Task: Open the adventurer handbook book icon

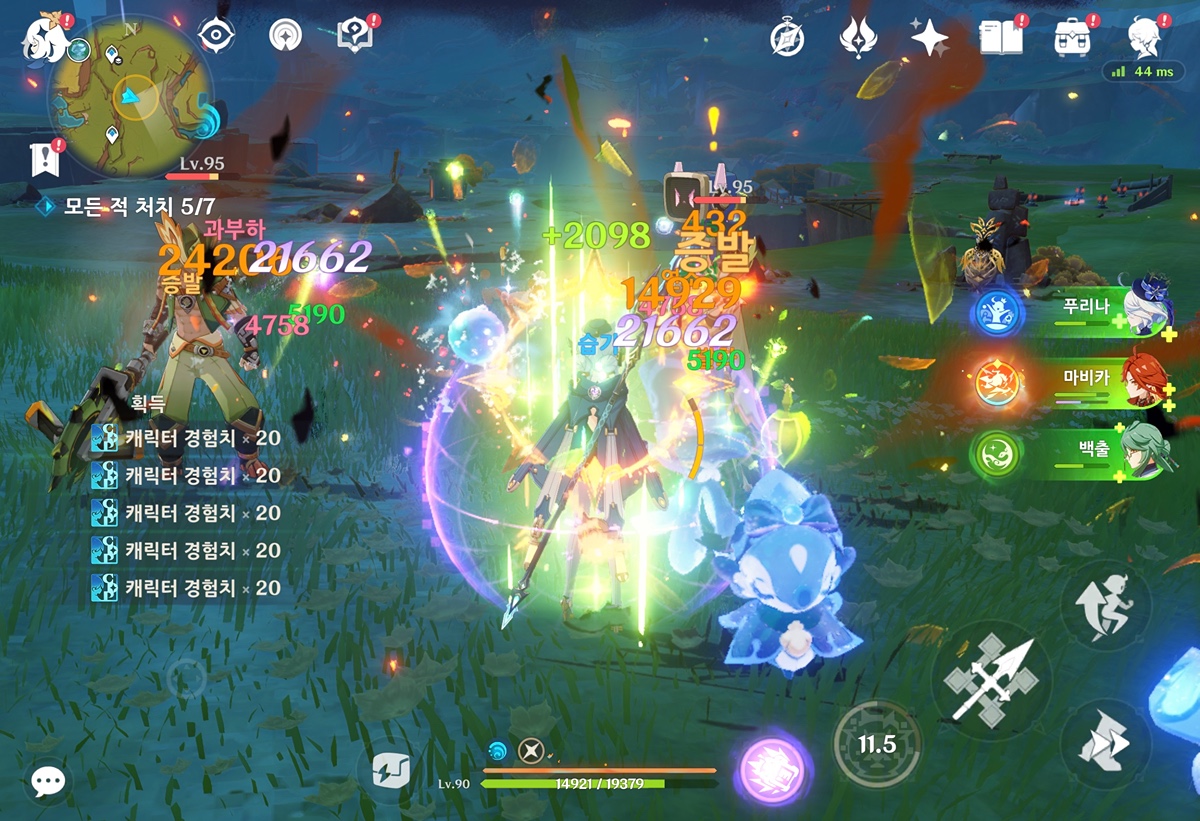Action: 1000,38
